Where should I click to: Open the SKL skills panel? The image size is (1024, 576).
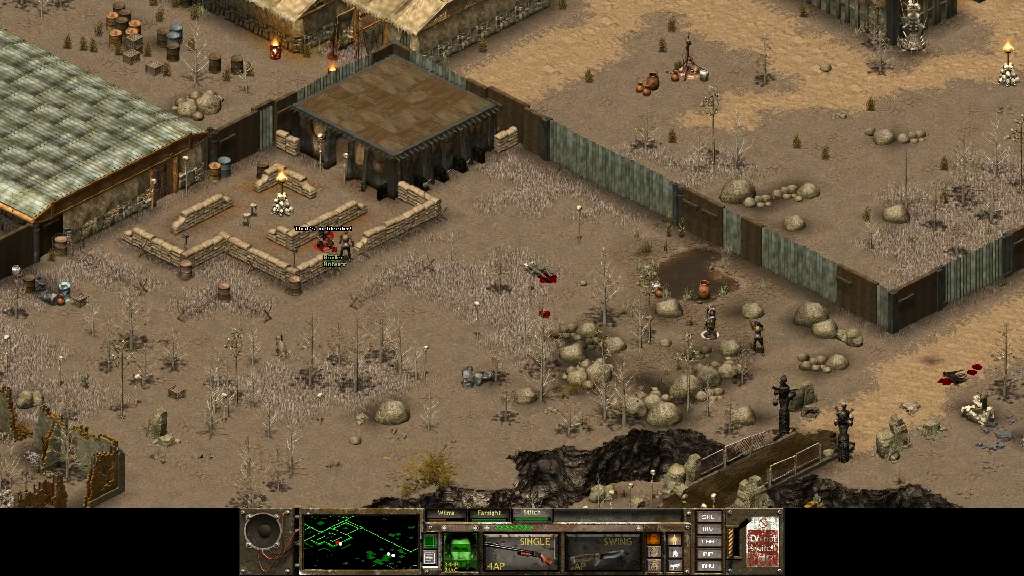point(709,516)
